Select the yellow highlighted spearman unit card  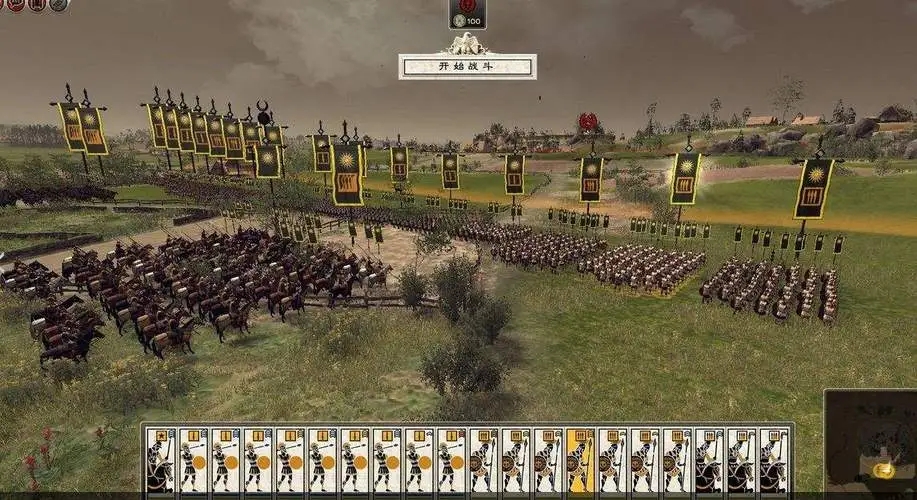(x=580, y=461)
